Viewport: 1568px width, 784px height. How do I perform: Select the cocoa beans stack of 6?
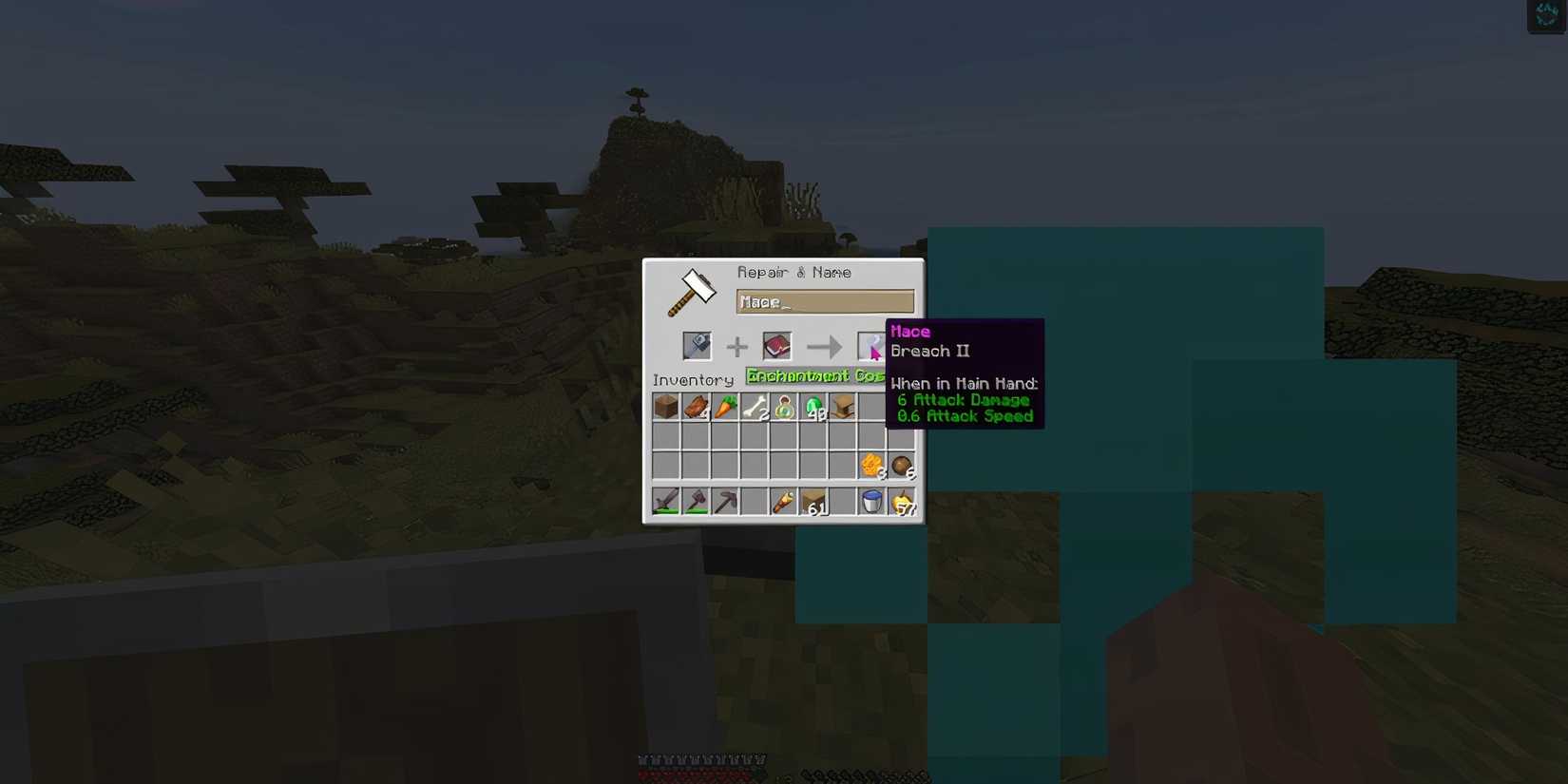pos(901,465)
